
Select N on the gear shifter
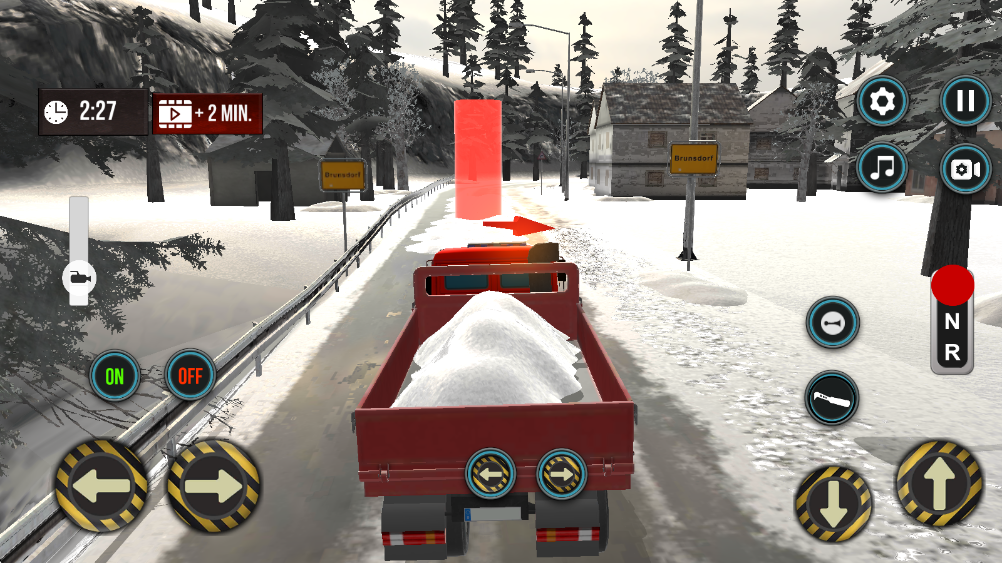pyautogui.click(x=952, y=321)
